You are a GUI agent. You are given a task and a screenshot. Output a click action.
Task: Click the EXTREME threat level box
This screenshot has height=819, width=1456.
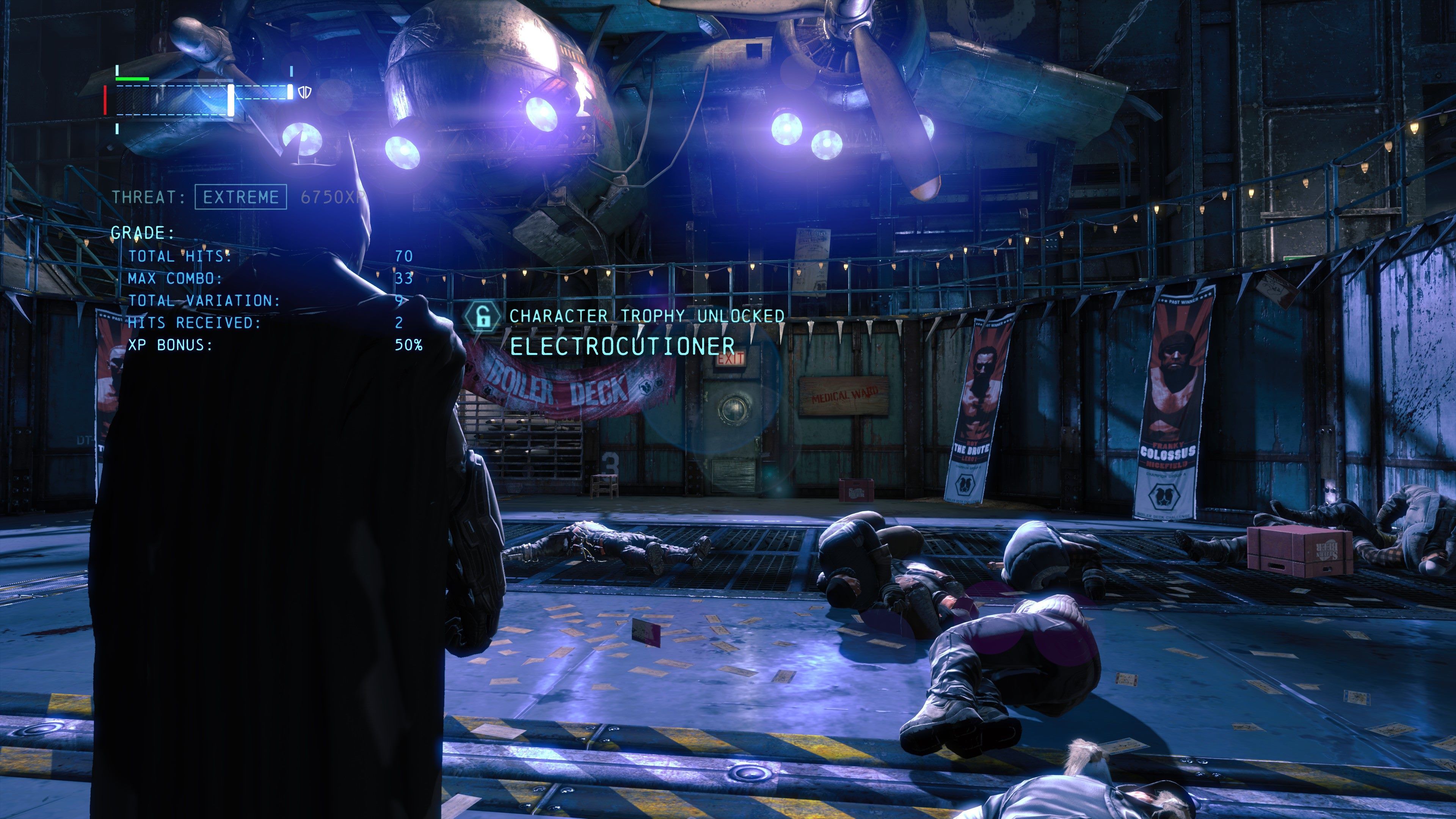pyautogui.click(x=241, y=197)
